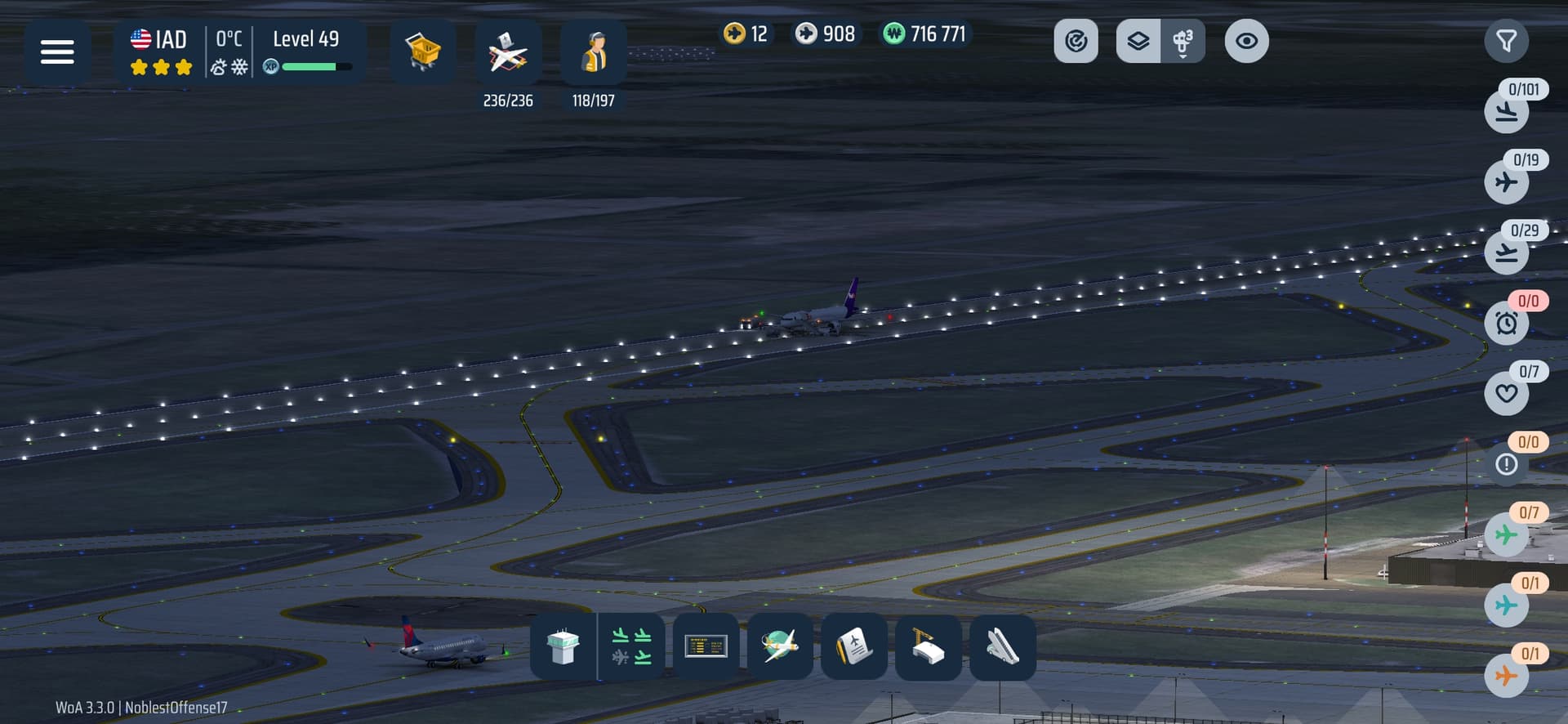Select the orange airplane filter marked 0/1
The image size is (1568, 724).
coord(1506,676)
